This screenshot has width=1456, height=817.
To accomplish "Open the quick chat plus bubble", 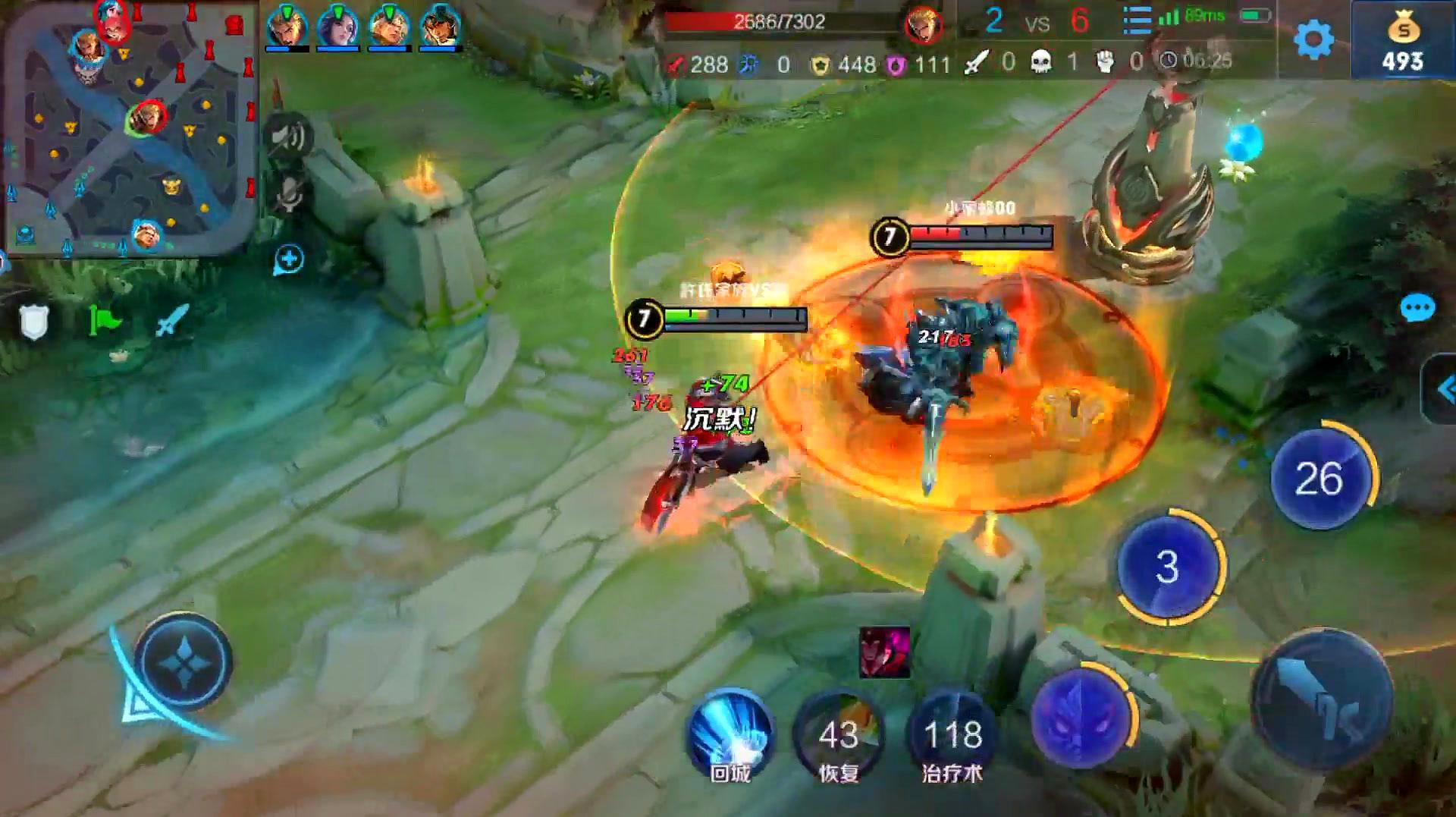I will (288, 259).
